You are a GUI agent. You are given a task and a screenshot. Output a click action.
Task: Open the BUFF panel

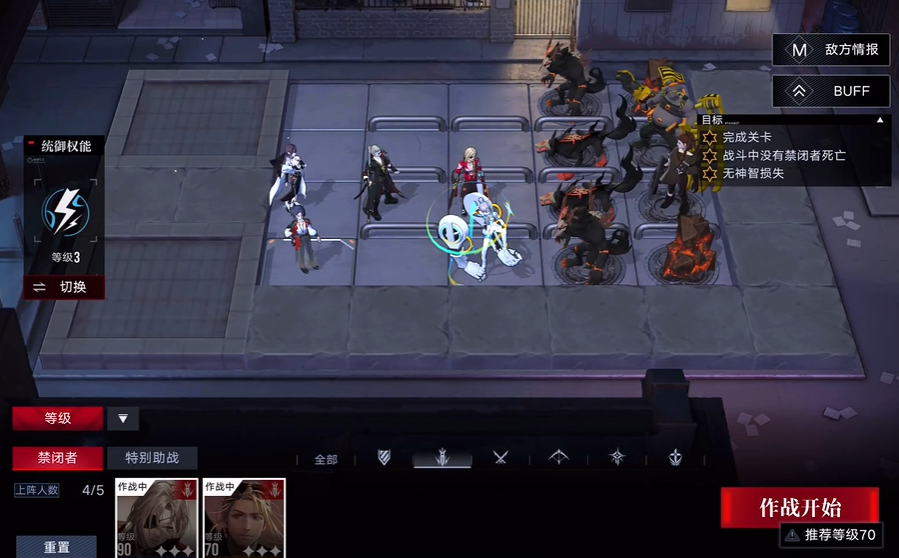point(830,91)
